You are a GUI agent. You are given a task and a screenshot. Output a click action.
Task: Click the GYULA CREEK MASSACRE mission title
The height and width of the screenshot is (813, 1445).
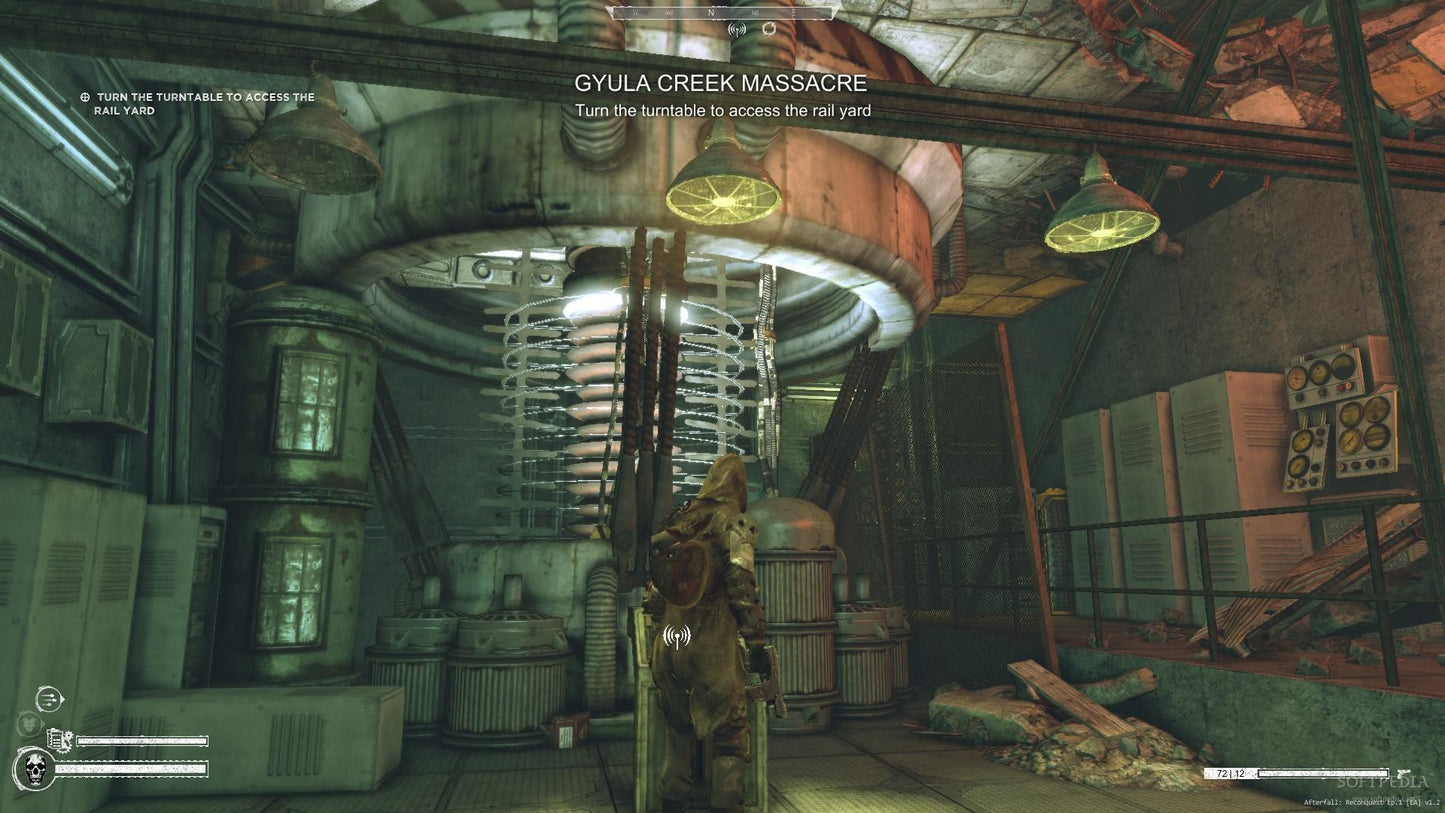[721, 84]
